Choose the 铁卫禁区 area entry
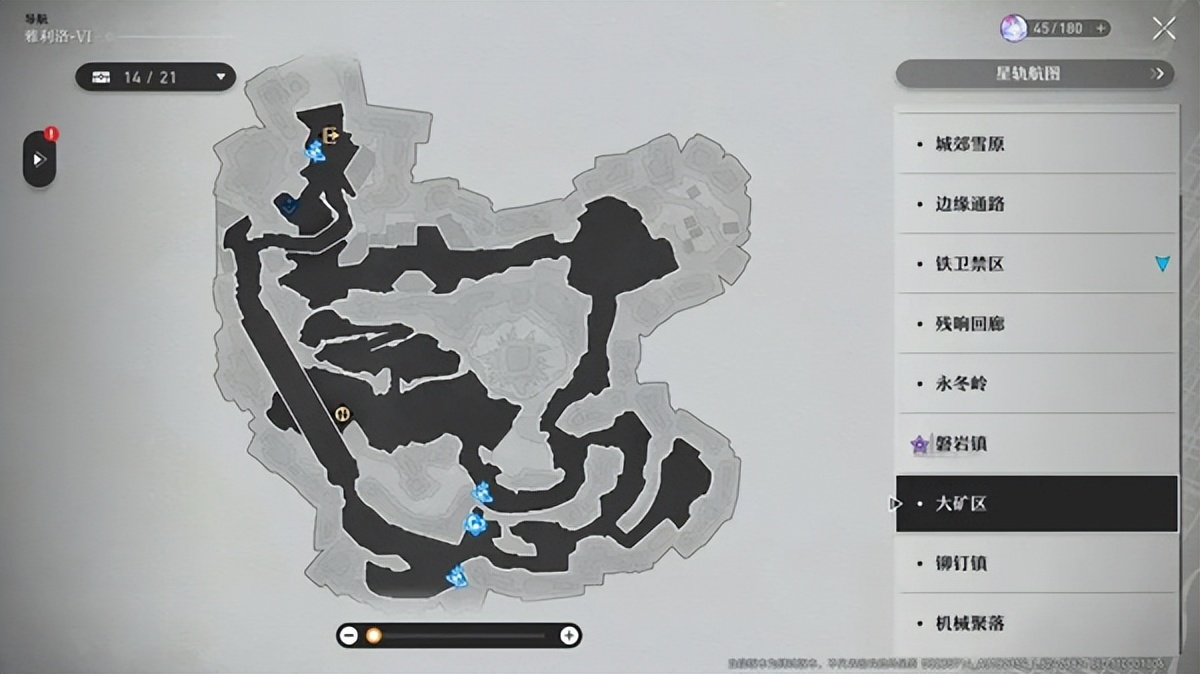The width and height of the screenshot is (1200, 674). pyautogui.click(x=1036, y=264)
